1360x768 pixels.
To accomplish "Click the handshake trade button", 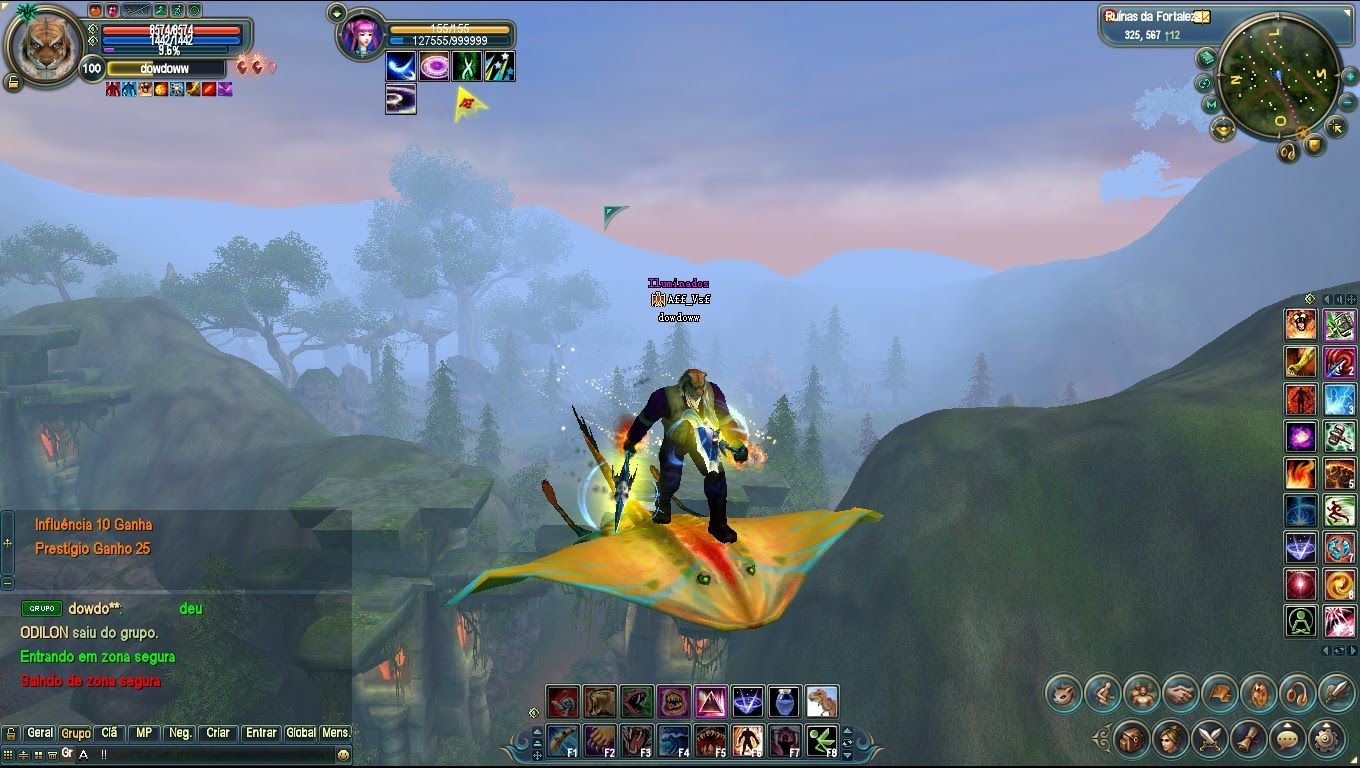I will [1181, 693].
